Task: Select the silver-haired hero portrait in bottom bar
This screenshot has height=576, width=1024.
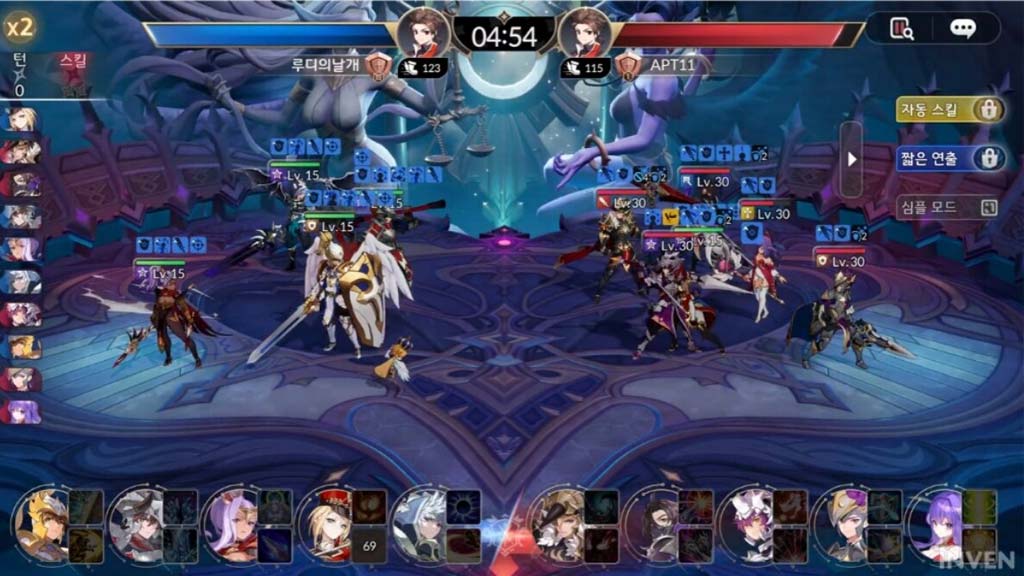Action: [420, 524]
